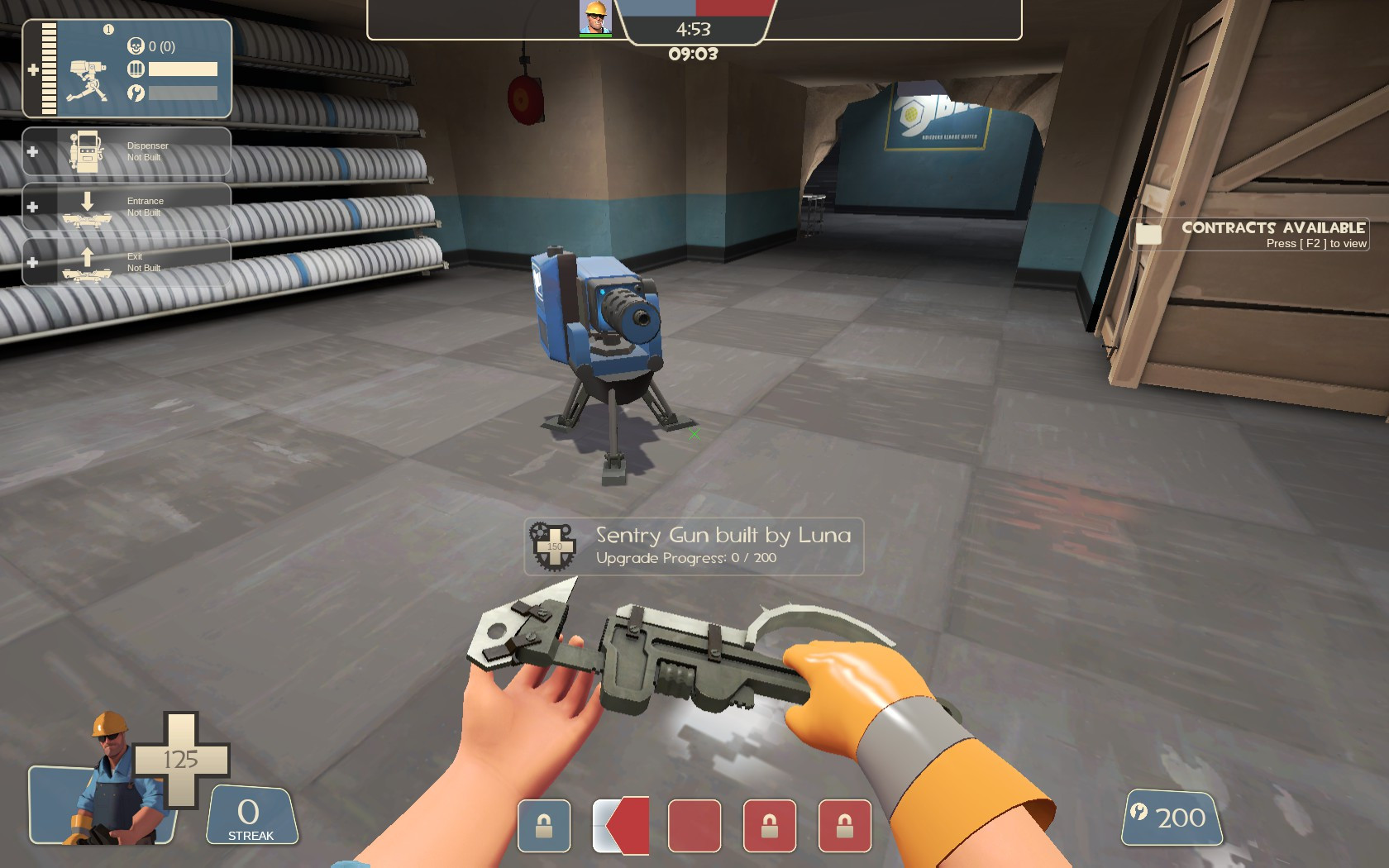The image size is (1389, 868).
Task: Click the skull kills icon on sentry panel
Action: click(x=137, y=46)
